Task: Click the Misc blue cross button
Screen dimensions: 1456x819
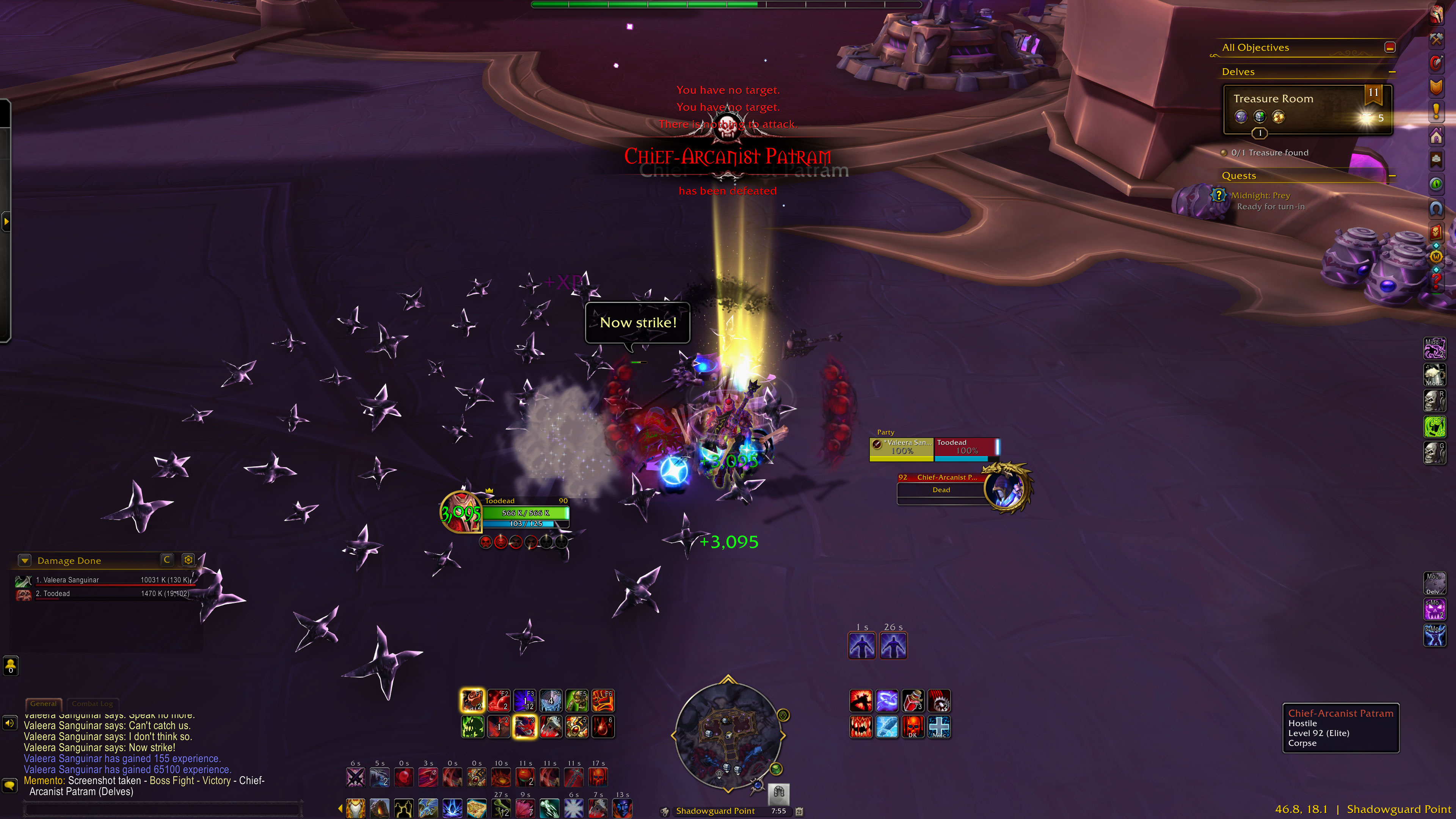Action: click(x=939, y=727)
